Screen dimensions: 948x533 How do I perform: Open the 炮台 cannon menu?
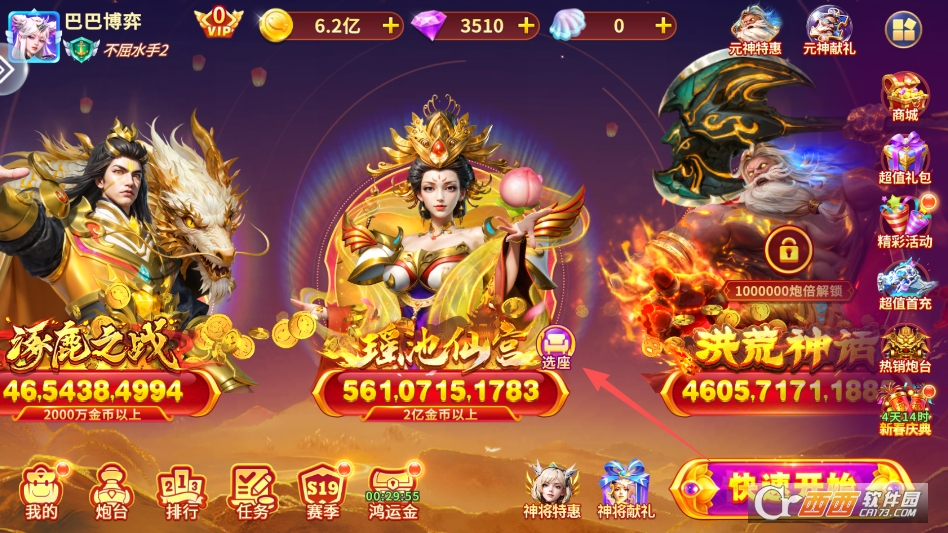[x=108, y=491]
